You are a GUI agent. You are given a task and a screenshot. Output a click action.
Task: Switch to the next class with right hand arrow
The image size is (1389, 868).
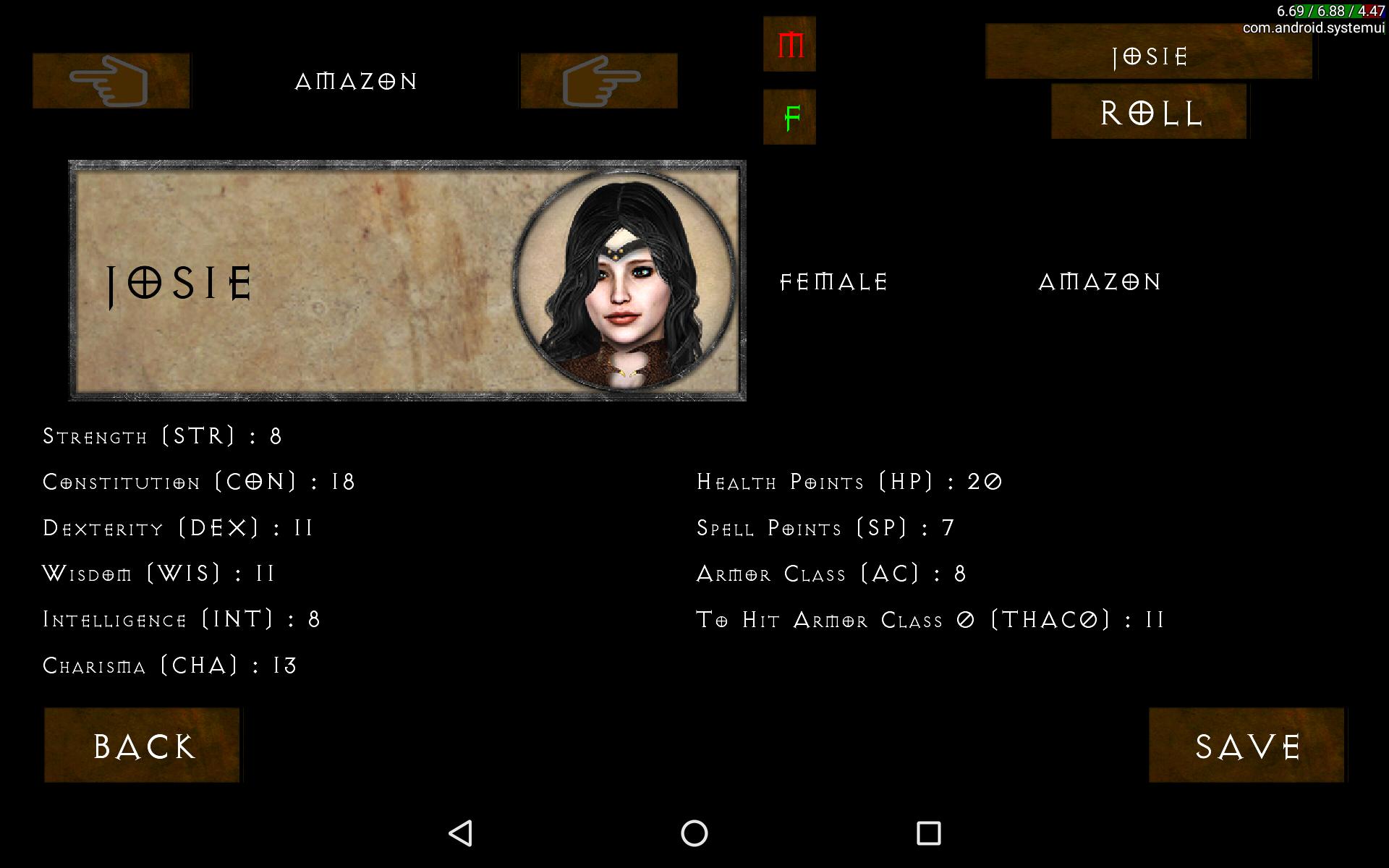(599, 81)
